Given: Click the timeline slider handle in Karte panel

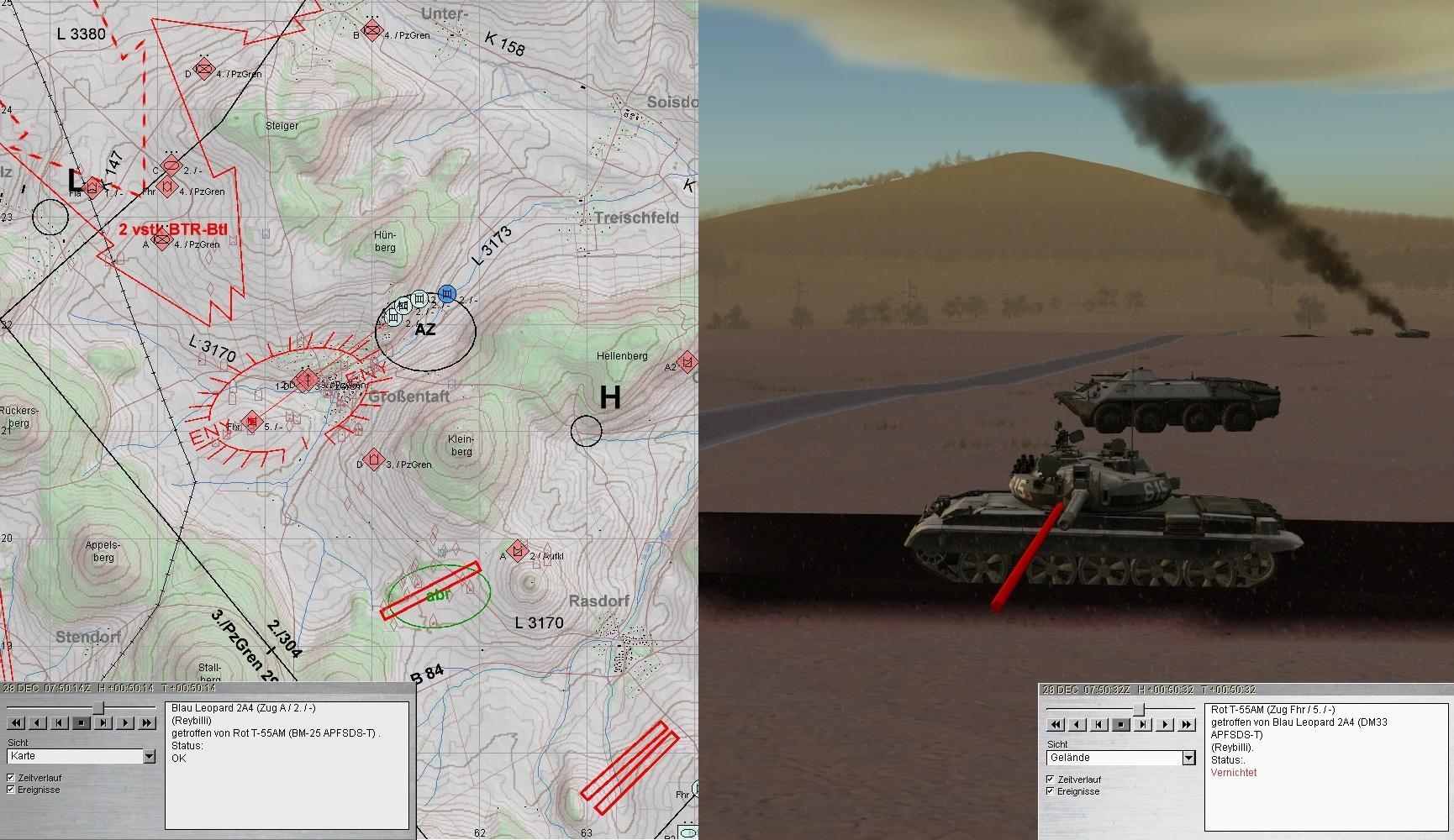Looking at the screenshot, I should (x=98, y=708).
